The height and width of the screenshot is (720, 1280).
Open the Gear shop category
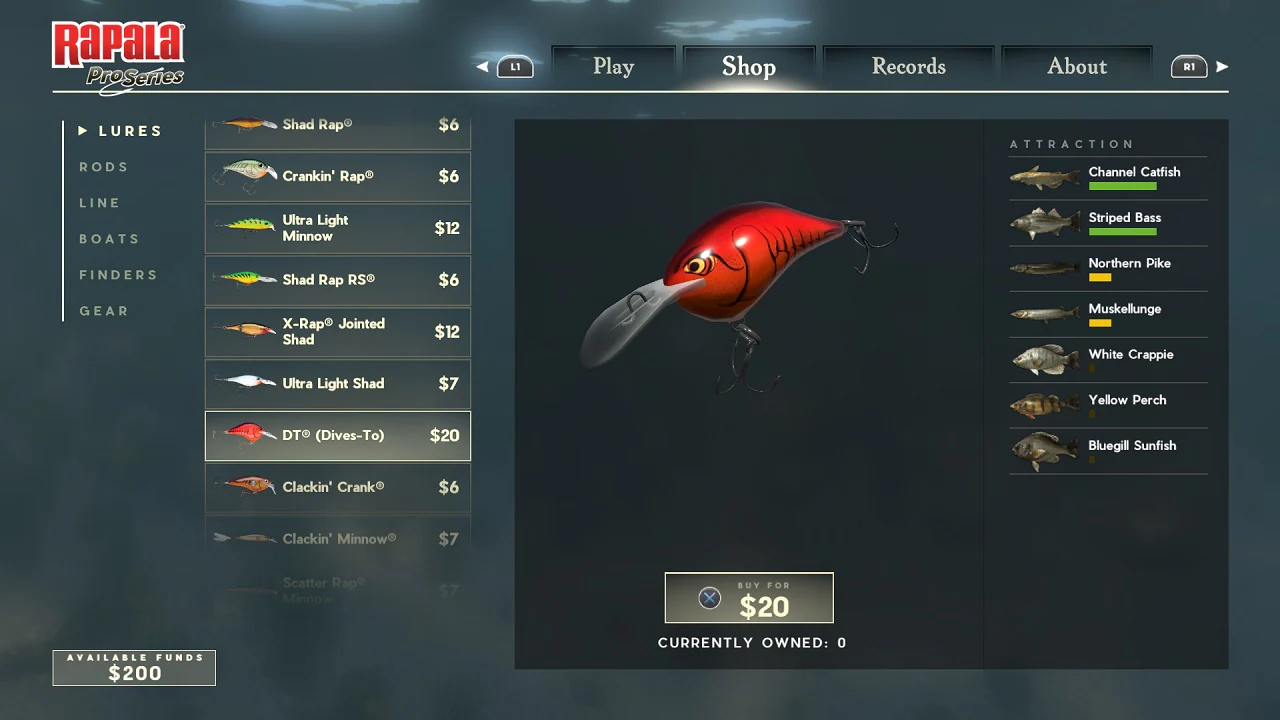pos(104,311)
